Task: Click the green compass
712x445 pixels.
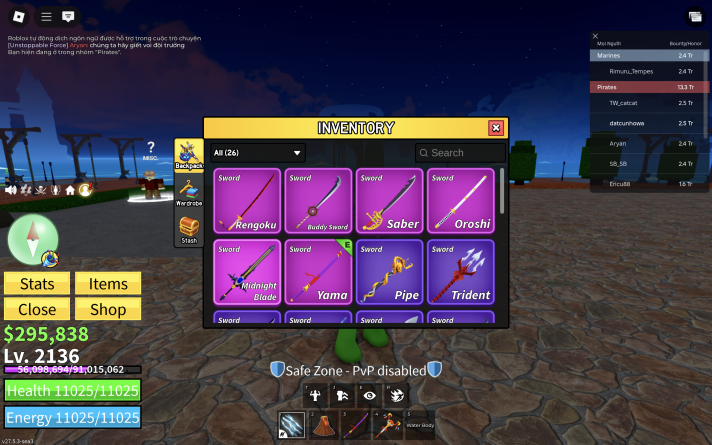Action: tap(33, 238)
